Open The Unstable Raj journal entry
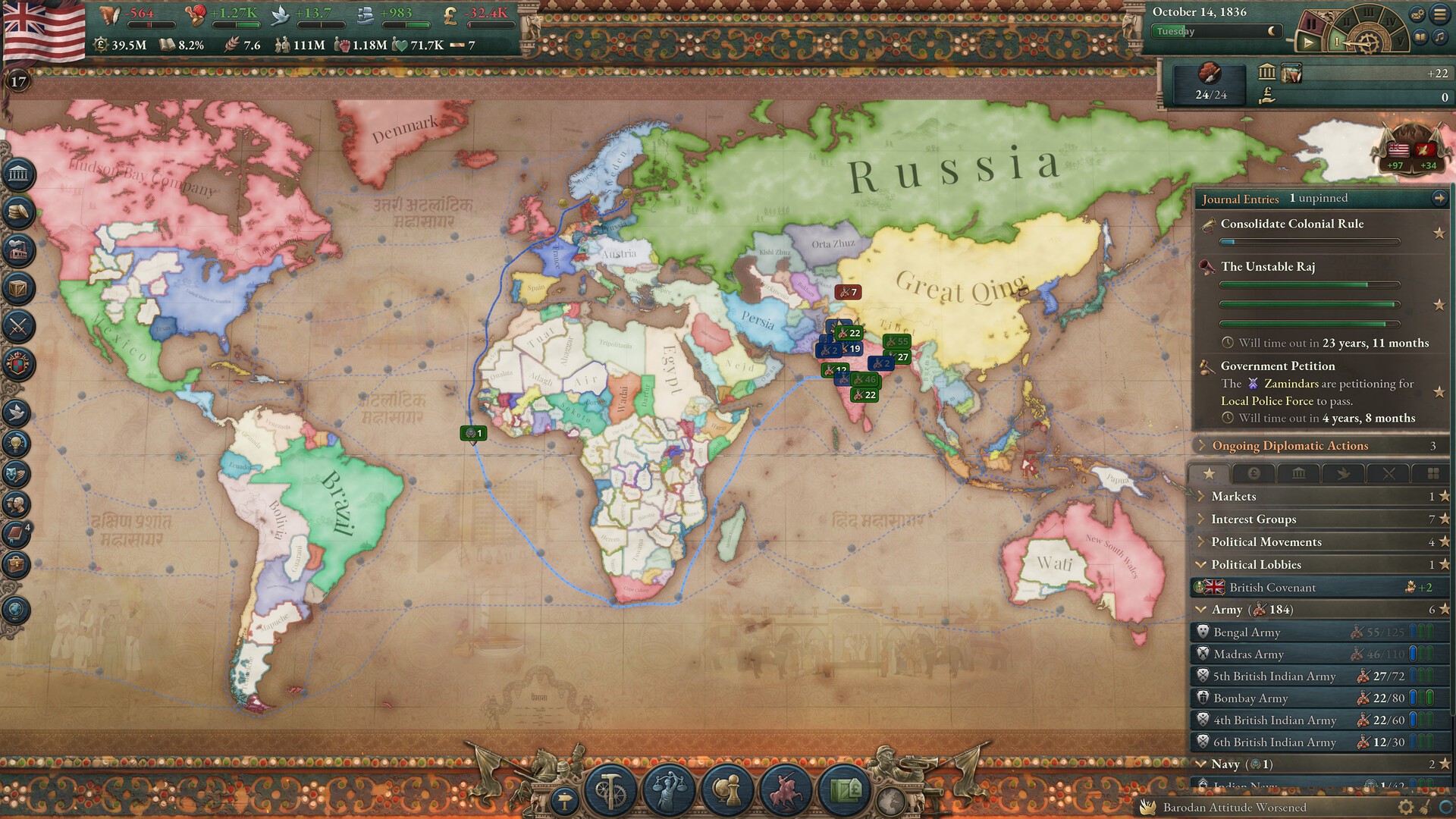The height and width of the screenshot is (819, 1456). coord(1267,267)
